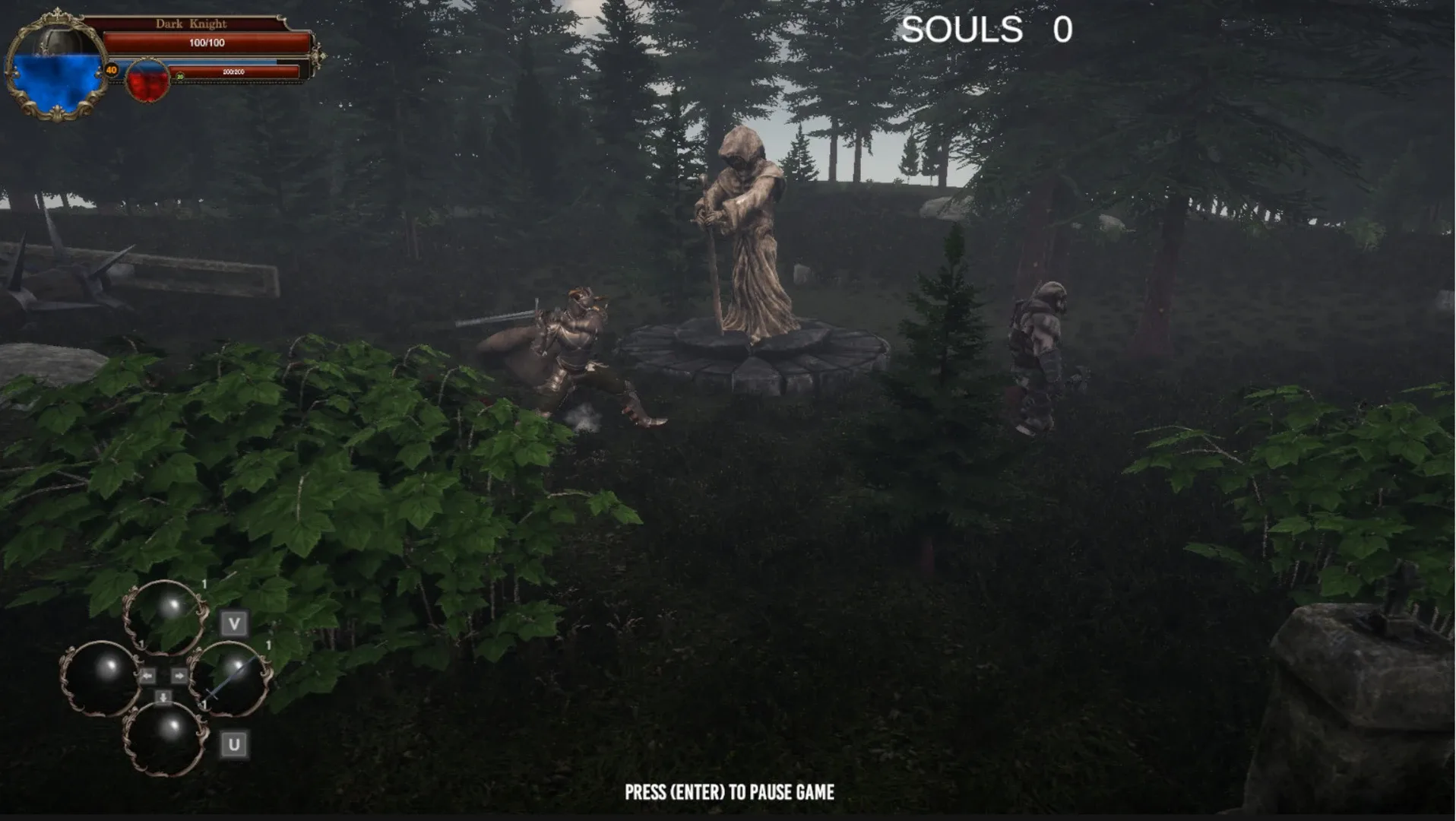Click the Dark Knight name banner
This screenshot has width=1456, height=821.
tap(191, 24)
